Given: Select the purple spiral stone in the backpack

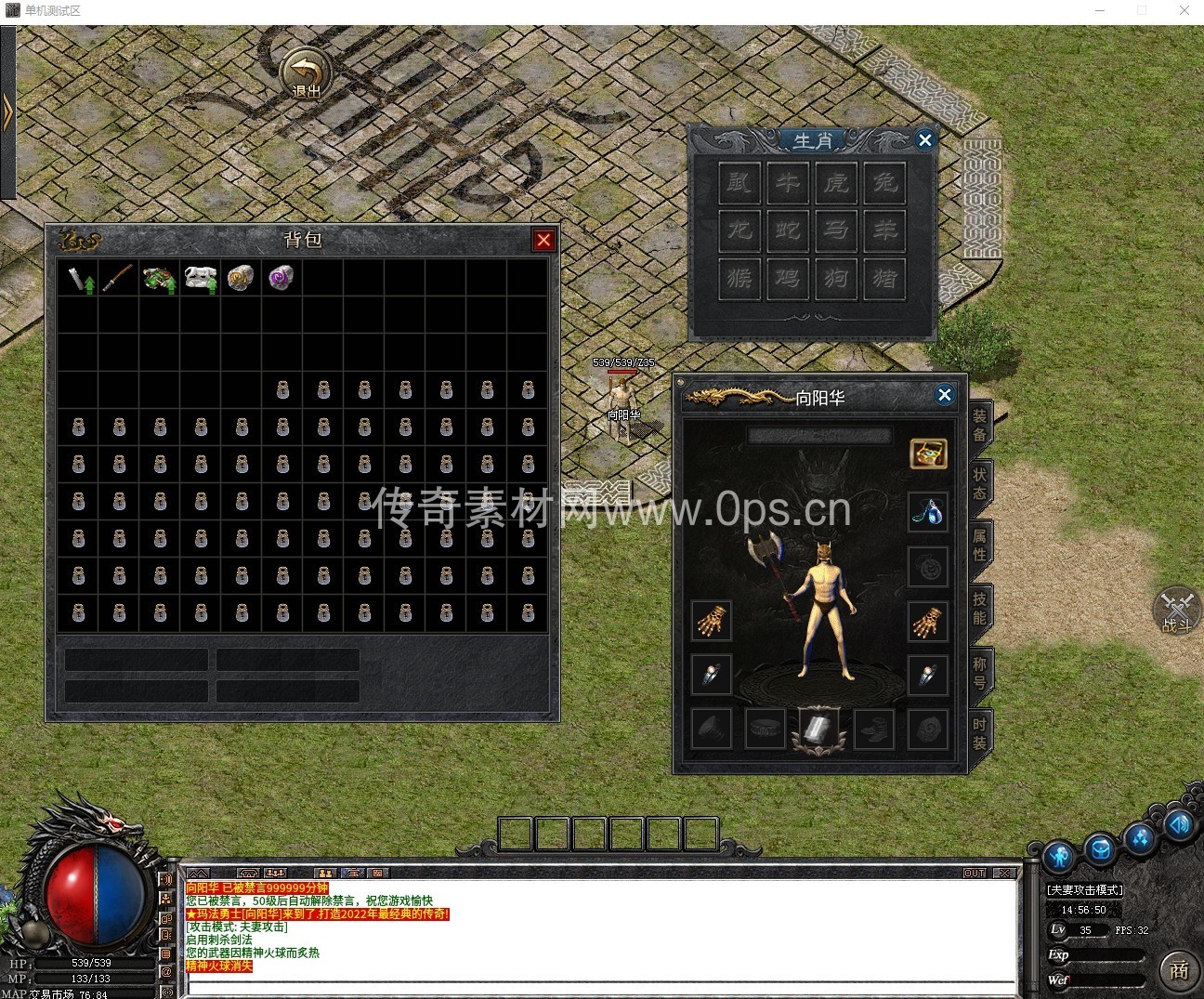Looking at the screenshot, I should (x=281, y=278).
